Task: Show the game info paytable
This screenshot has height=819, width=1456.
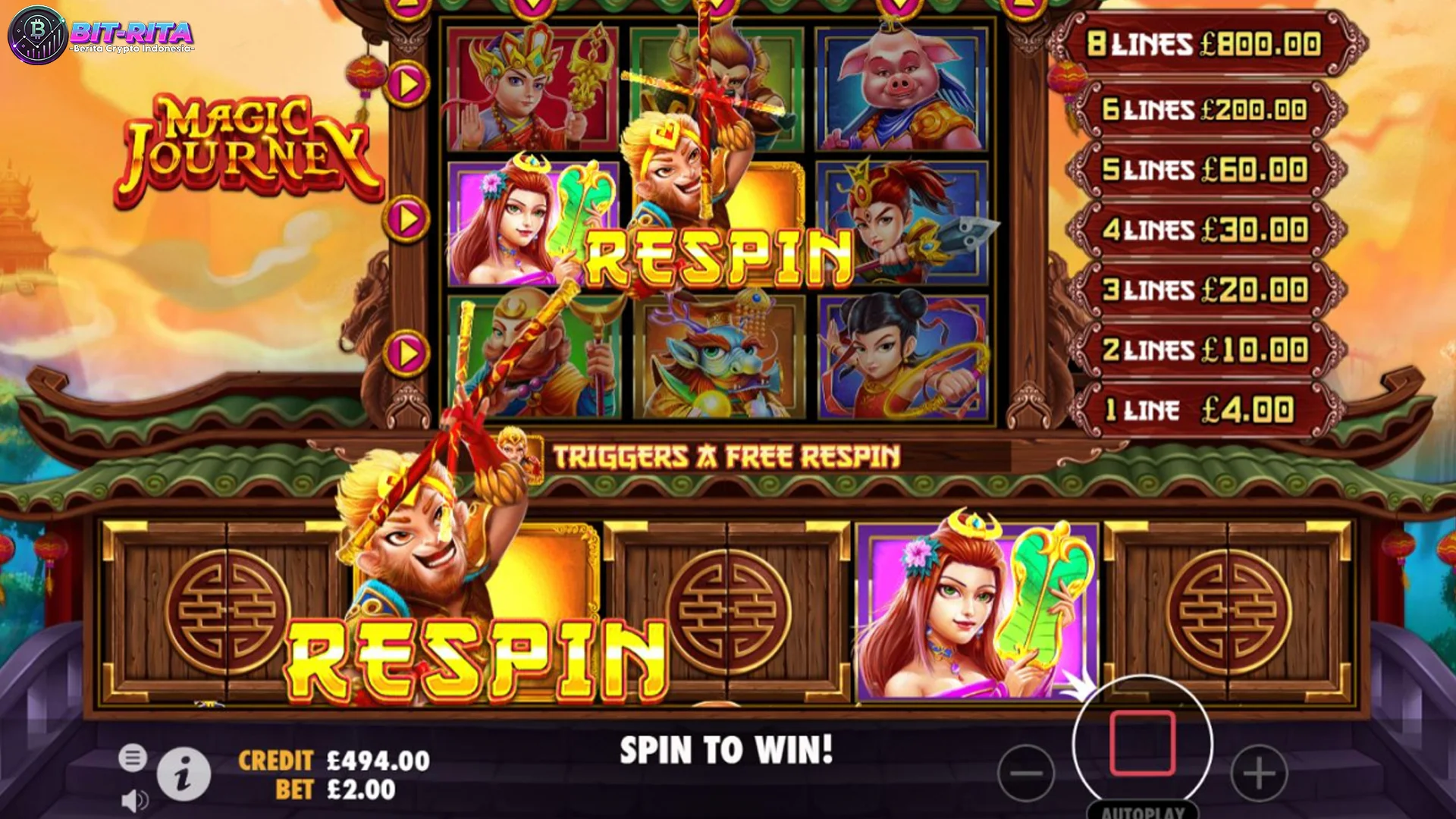Action: (x=184, y=775)
